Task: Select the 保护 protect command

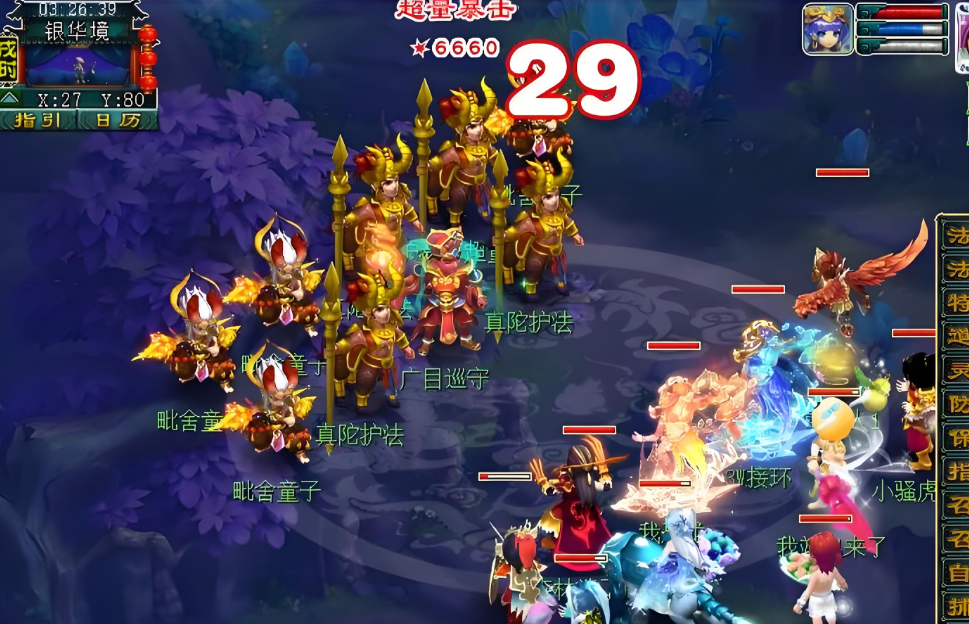Action: pos(957,438)
